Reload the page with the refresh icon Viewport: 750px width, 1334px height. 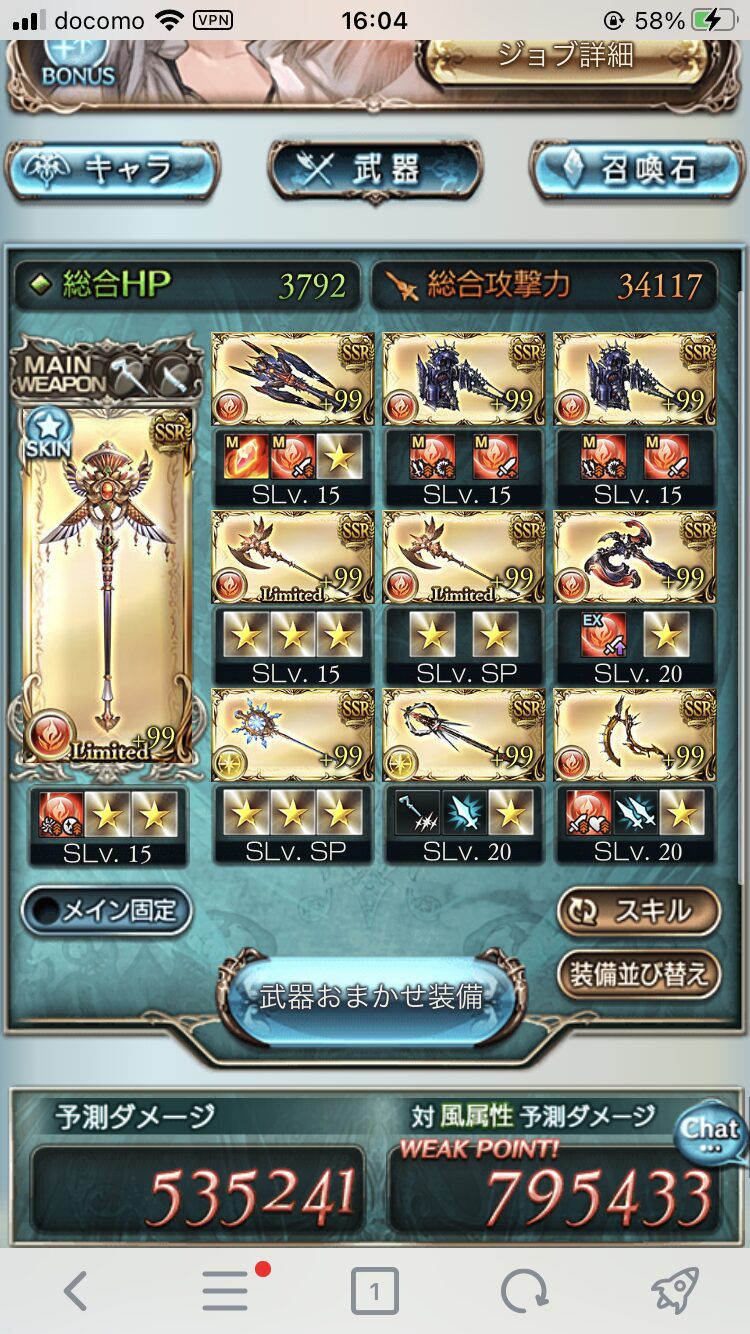click(524, 1291)
